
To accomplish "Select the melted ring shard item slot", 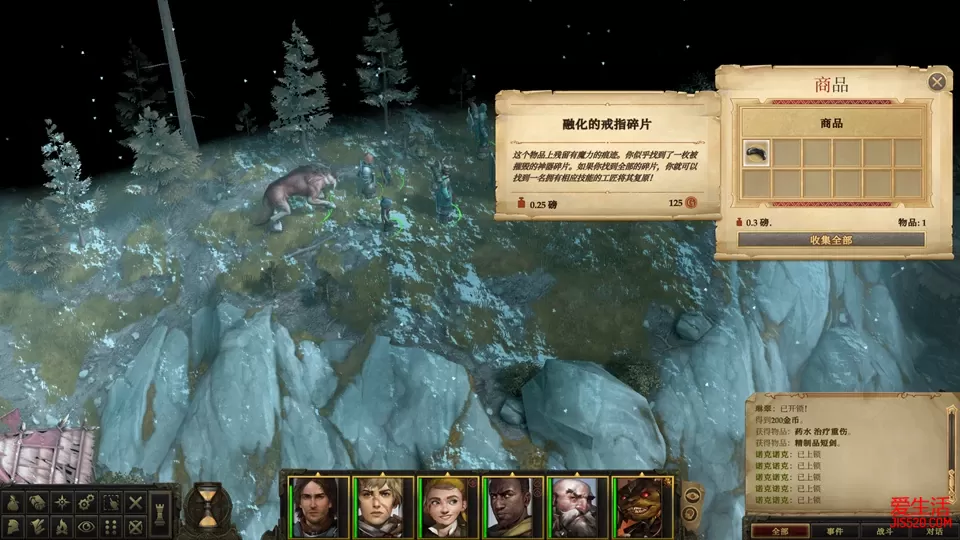I will click(757, 153).
